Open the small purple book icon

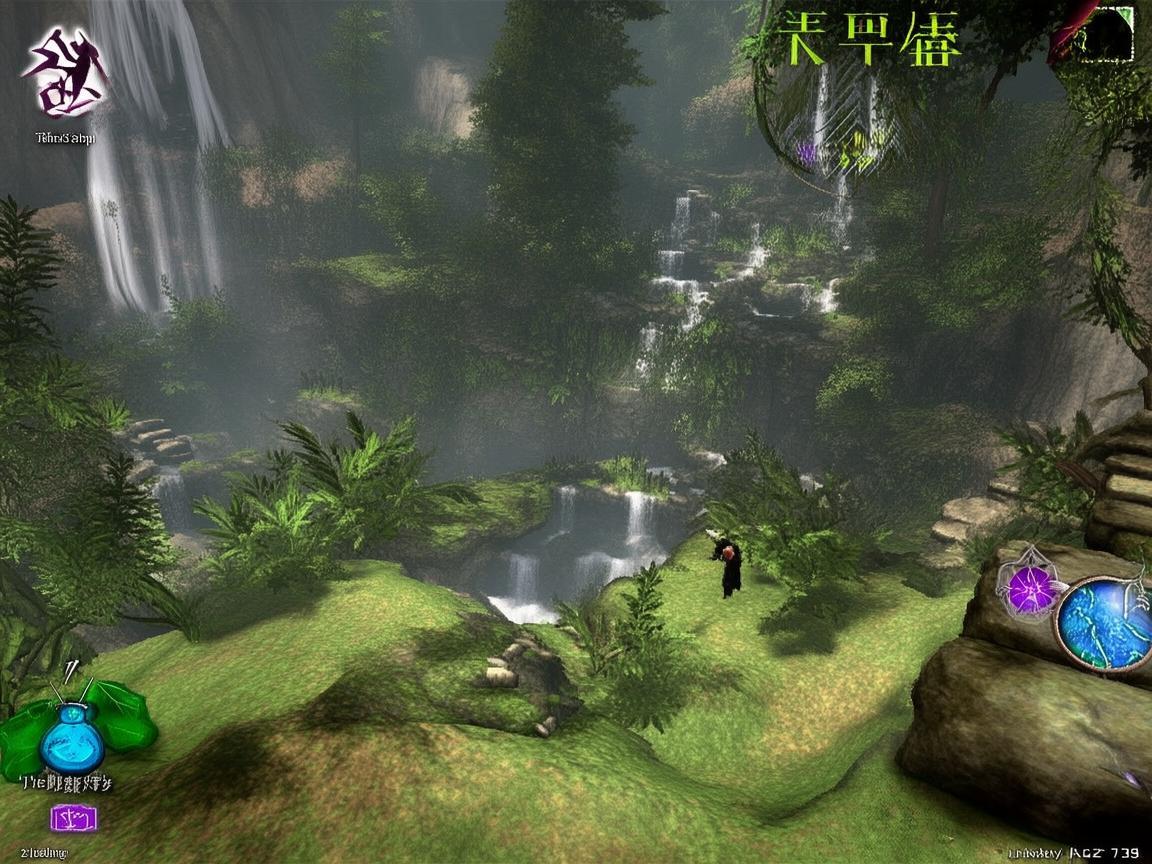74,817
